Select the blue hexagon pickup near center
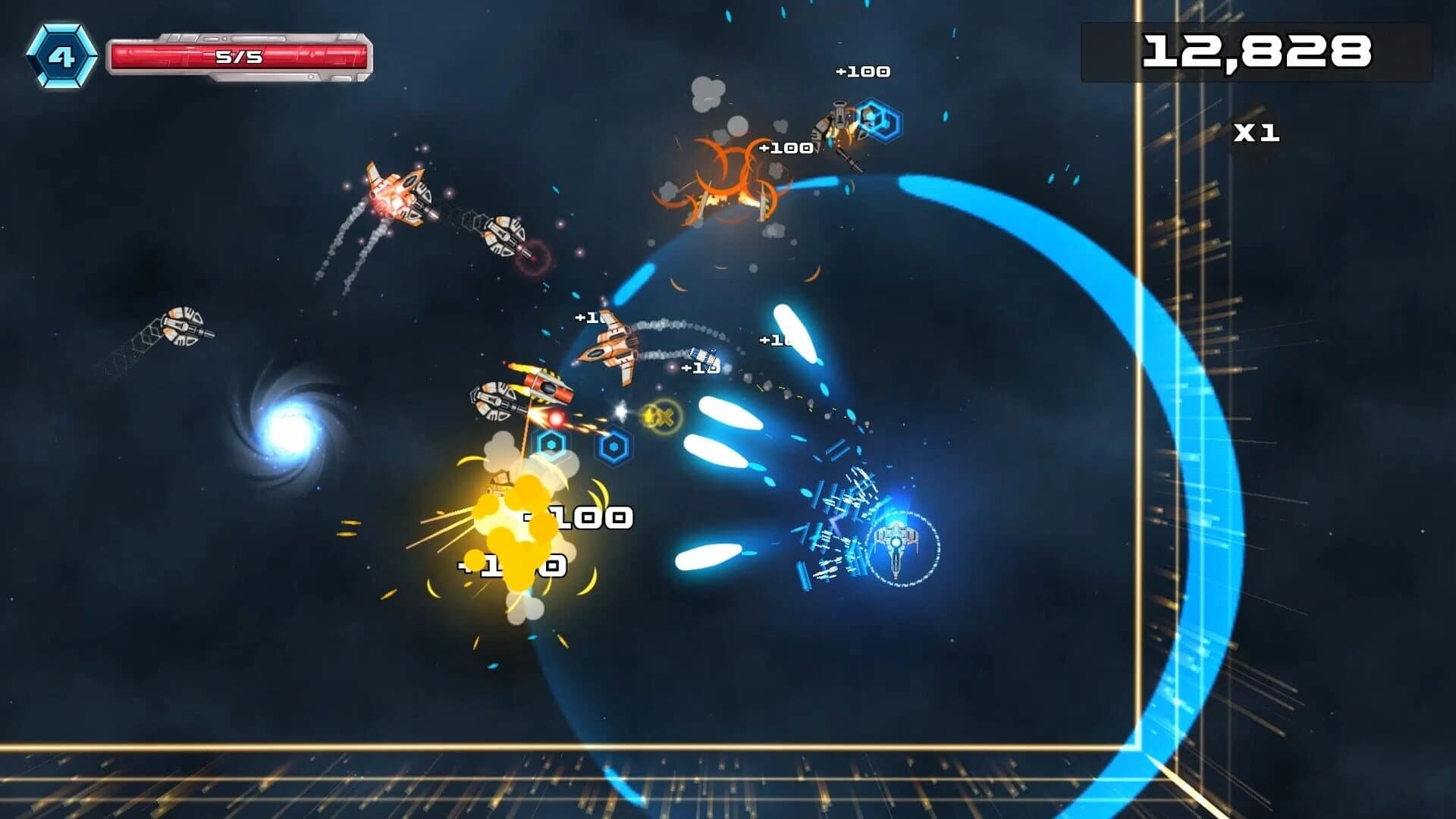 click(551, 447)
